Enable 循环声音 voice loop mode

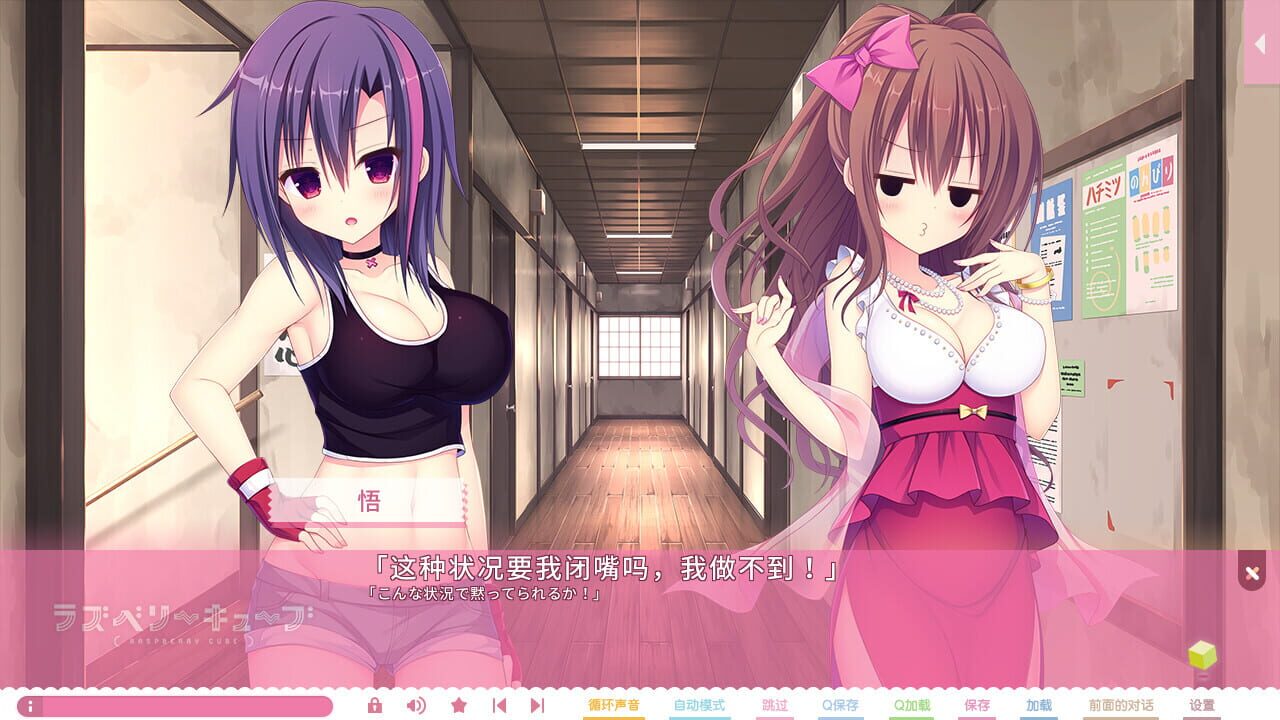pyautogui.click(x=615, y=704)
